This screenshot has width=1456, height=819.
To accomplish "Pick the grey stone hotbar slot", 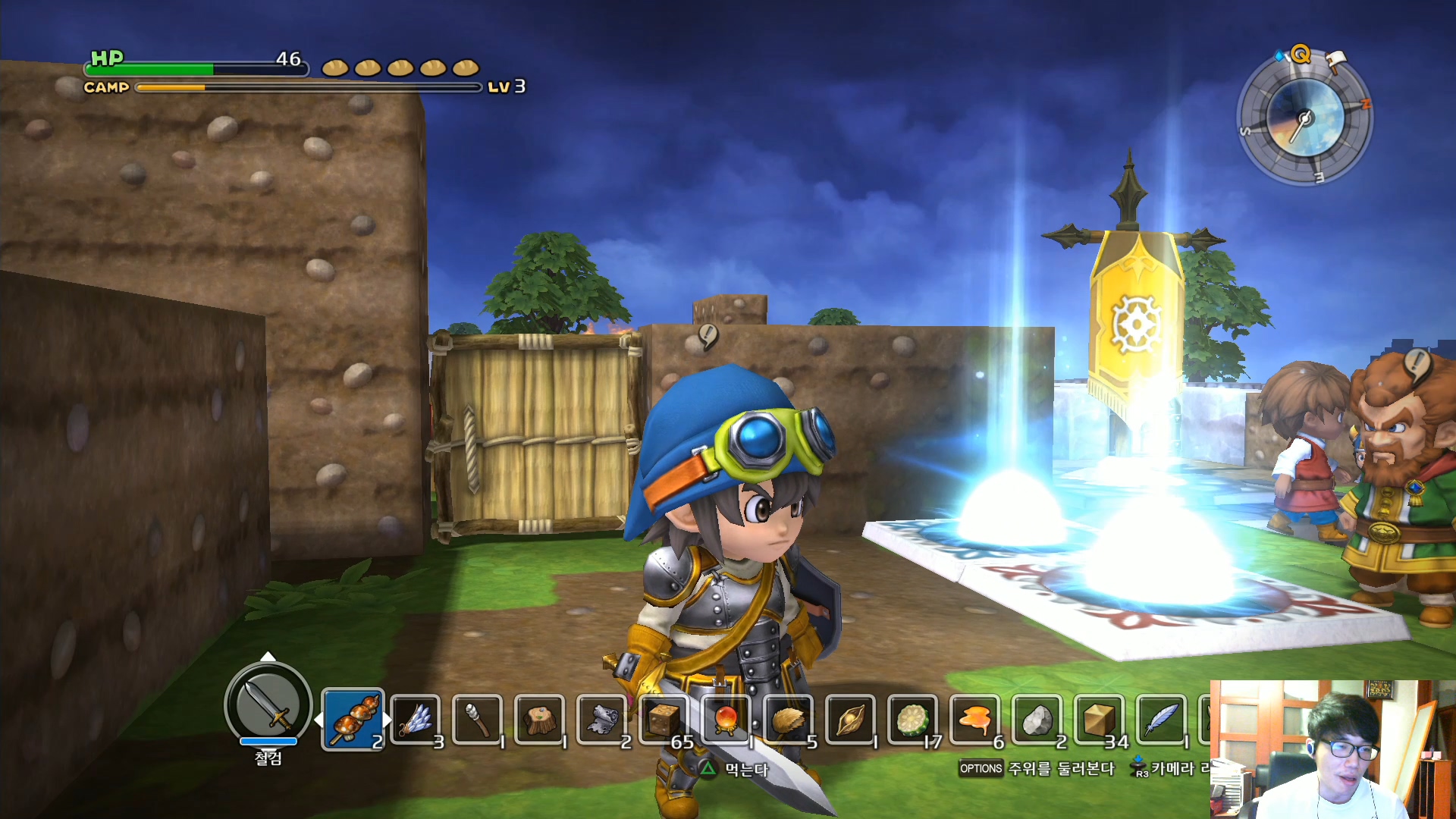I will pyautogui.click(x=1037, y=719).
